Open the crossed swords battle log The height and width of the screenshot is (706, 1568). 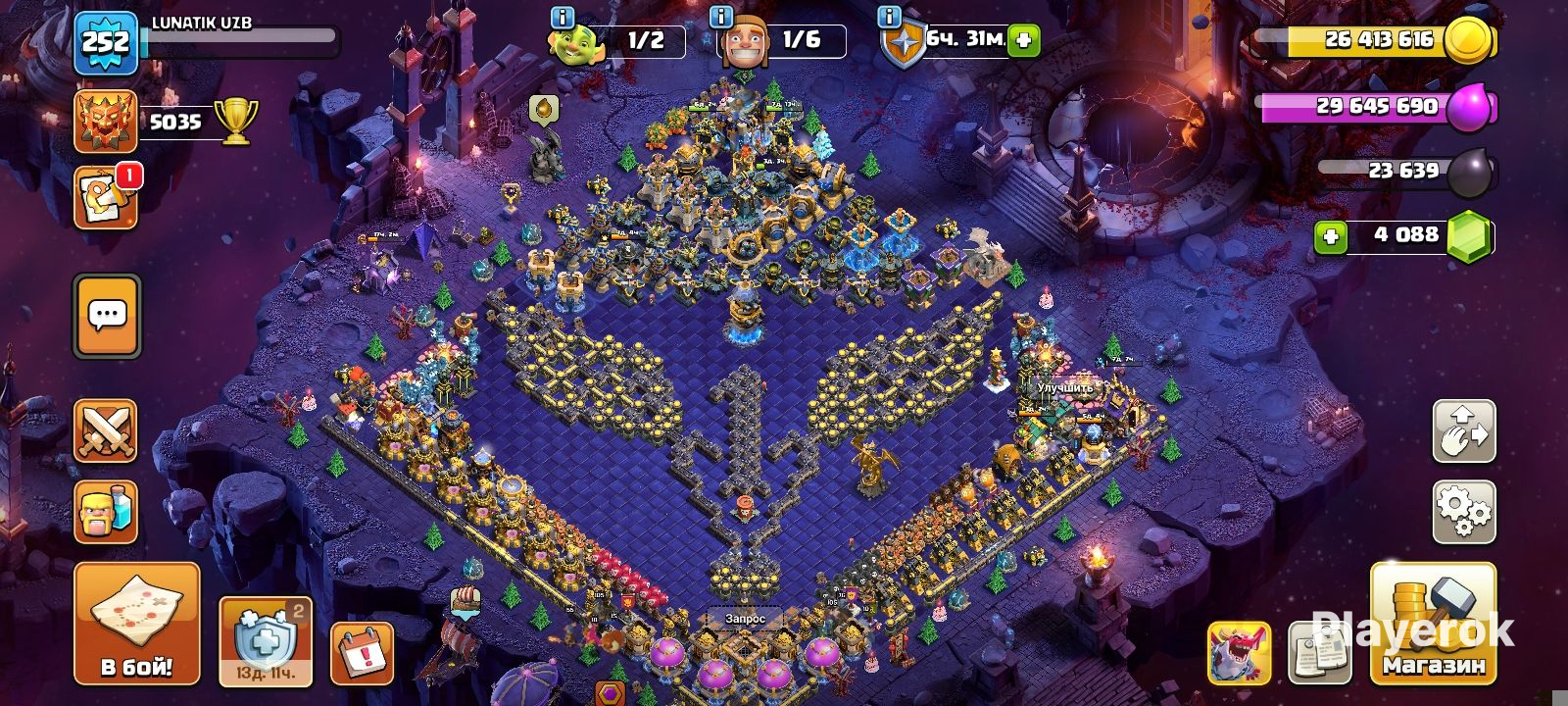tap(106, 431)
